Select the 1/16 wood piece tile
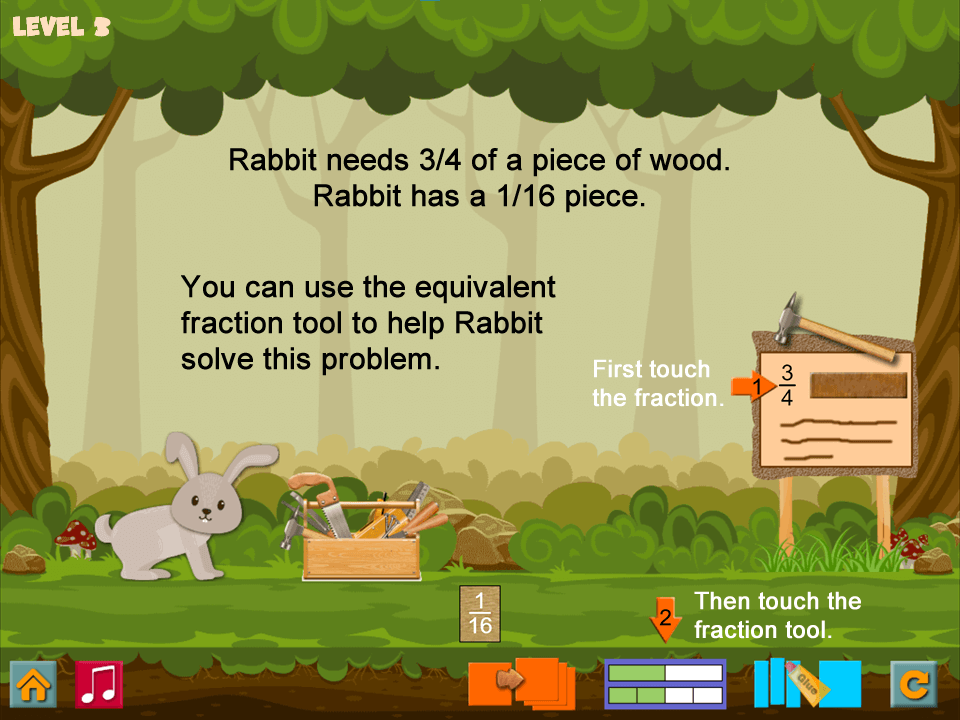 tap(480, 613)
